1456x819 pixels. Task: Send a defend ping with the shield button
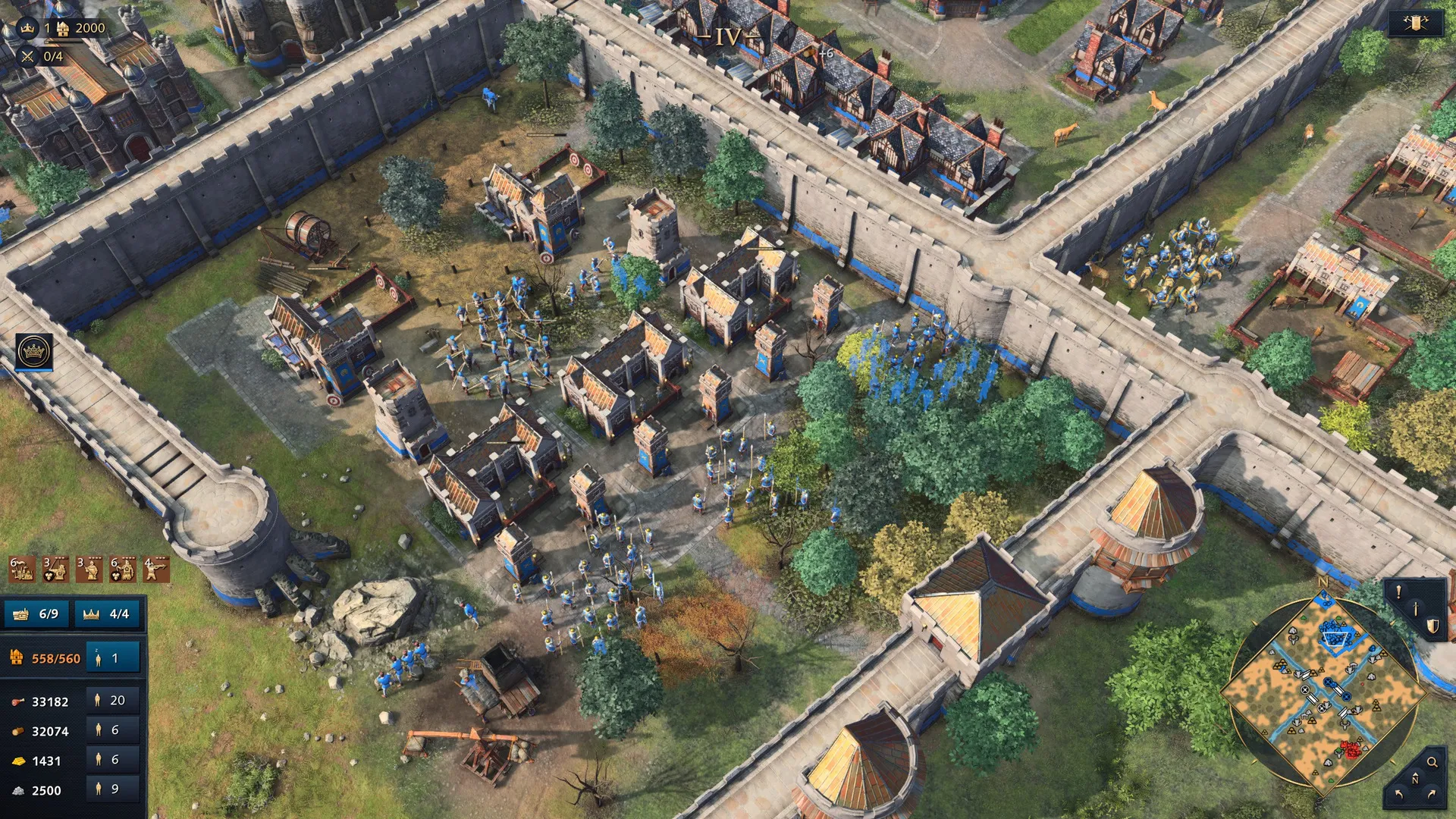coord(1432,626)
